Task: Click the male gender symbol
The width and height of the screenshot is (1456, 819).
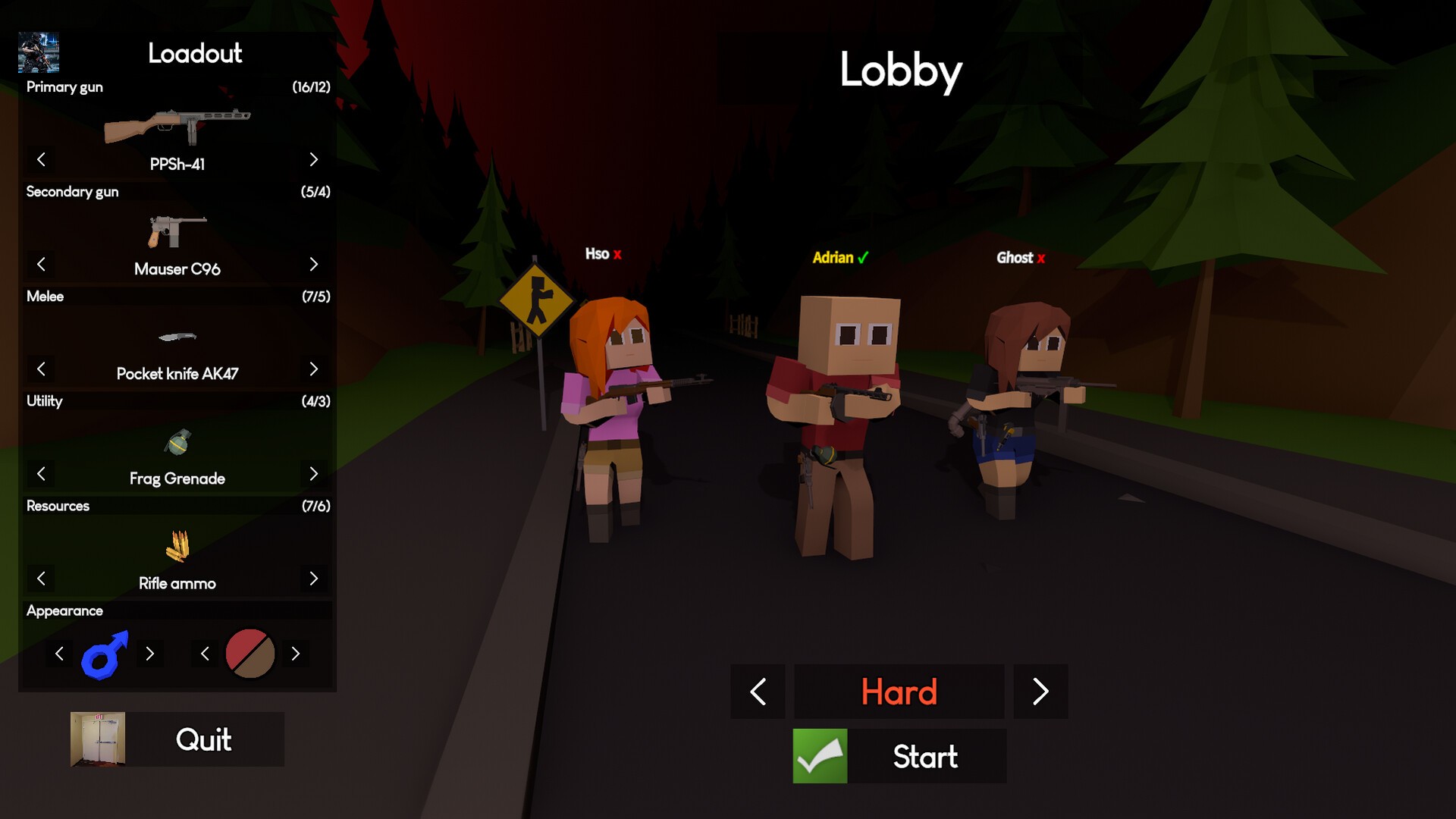Action: point(105,653)
